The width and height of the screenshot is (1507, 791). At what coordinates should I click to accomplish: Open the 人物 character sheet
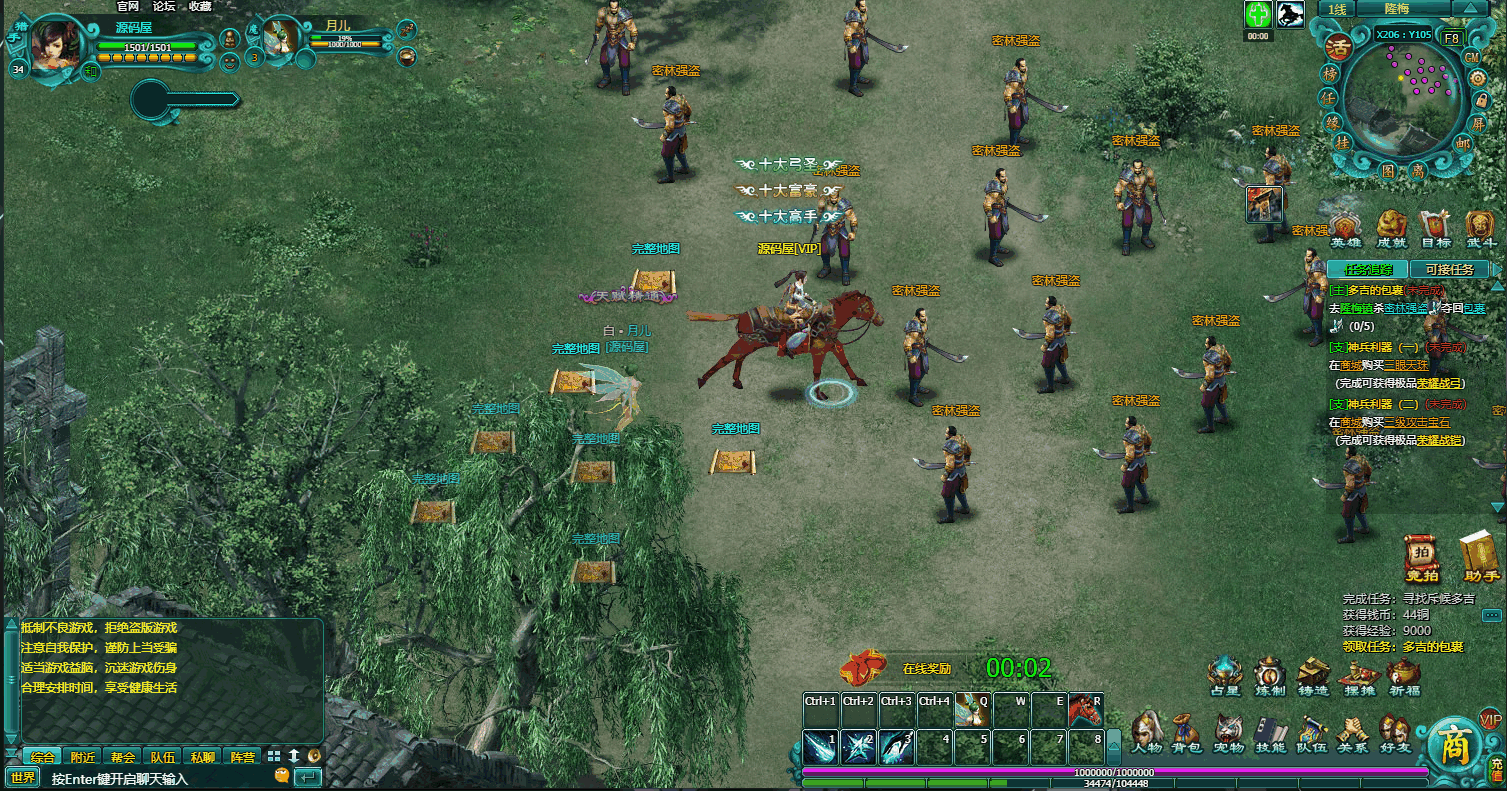pyautogui.click(x=1147, y=732)
